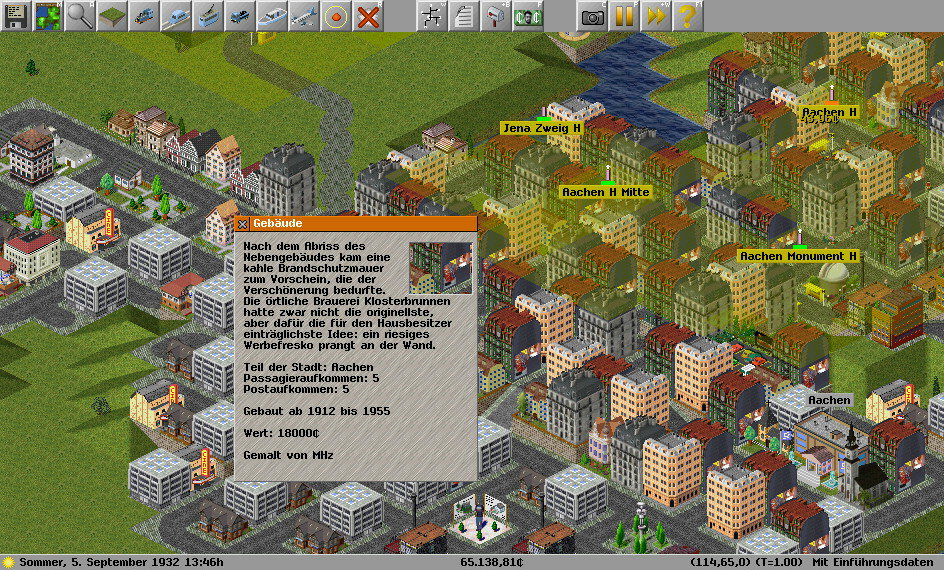Open the monorail construction tools

click(x=176, y=15)
